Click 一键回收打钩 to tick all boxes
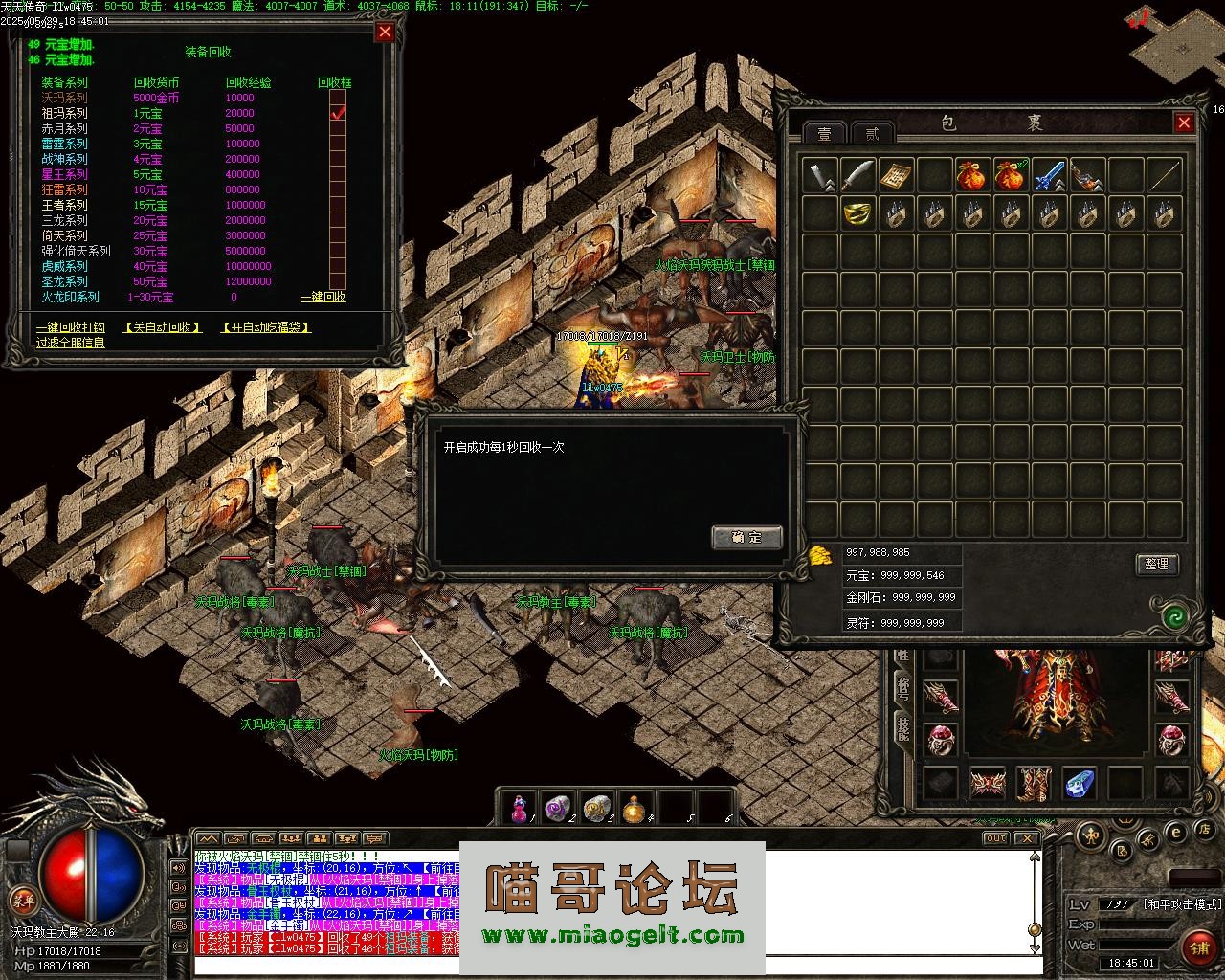The width and height of the screenshot is (1225, 980). [x=71, y=327]
